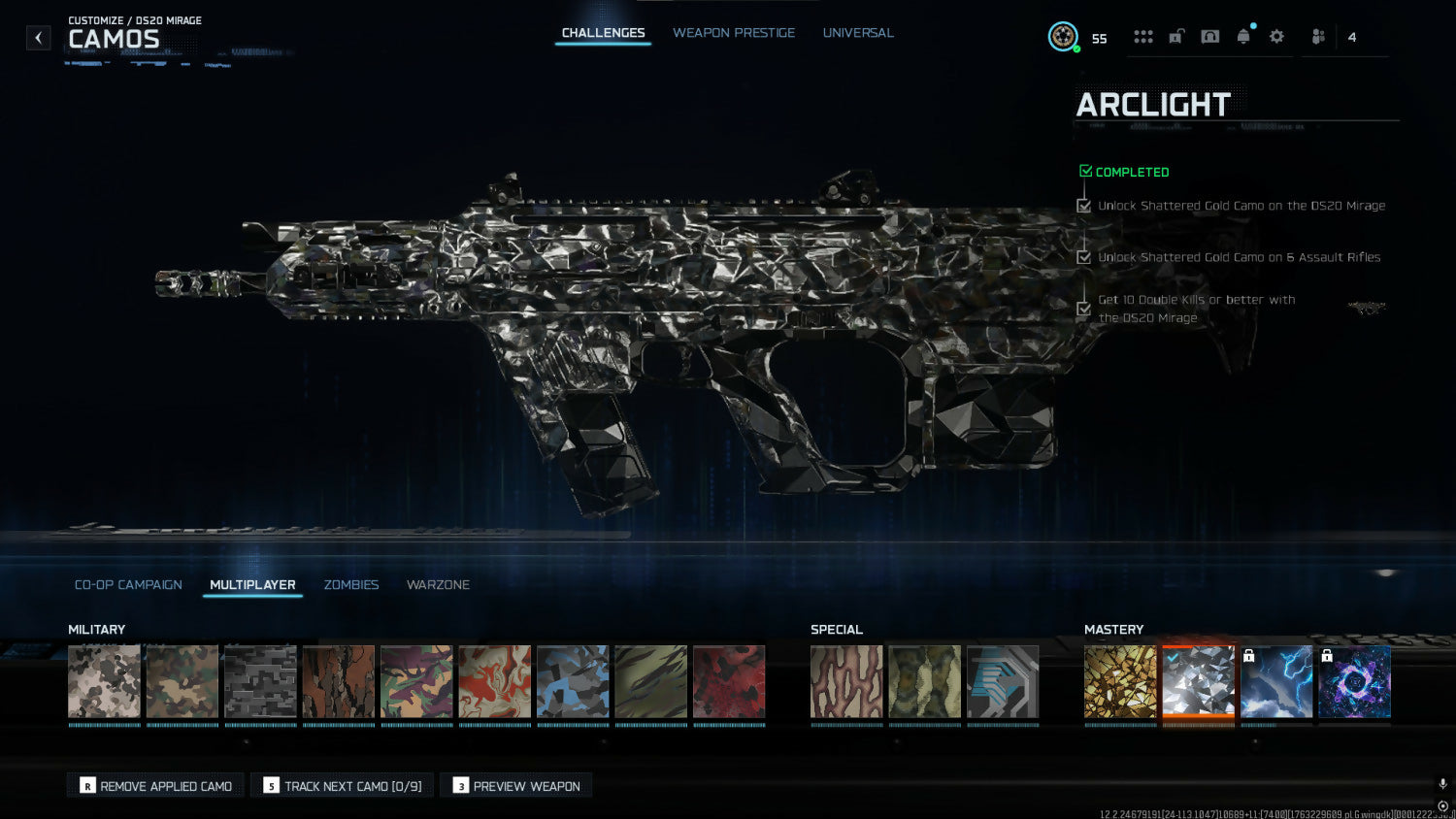Viewport: 1456px width, 819px height.
Task: Preview the weapon
Action: pyautogui.click(x=516, y=786)
